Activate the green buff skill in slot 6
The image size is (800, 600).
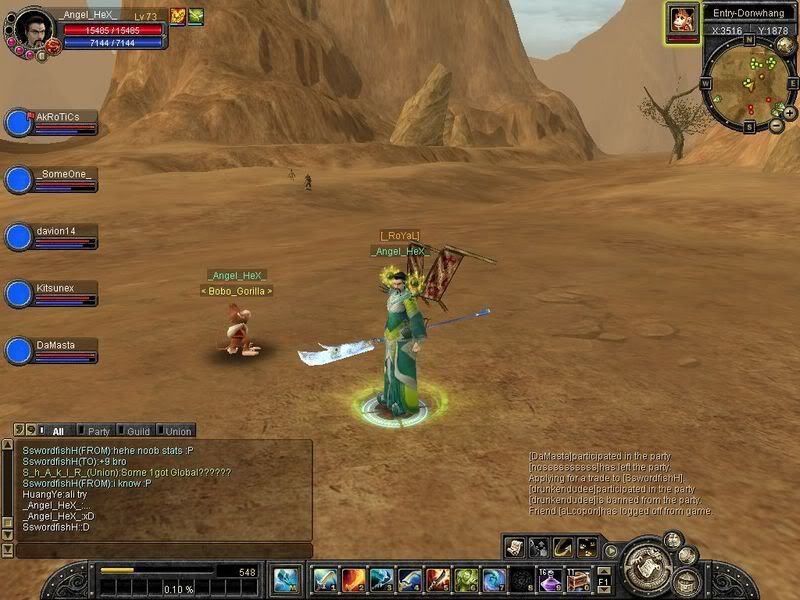[x=466, y=579]
